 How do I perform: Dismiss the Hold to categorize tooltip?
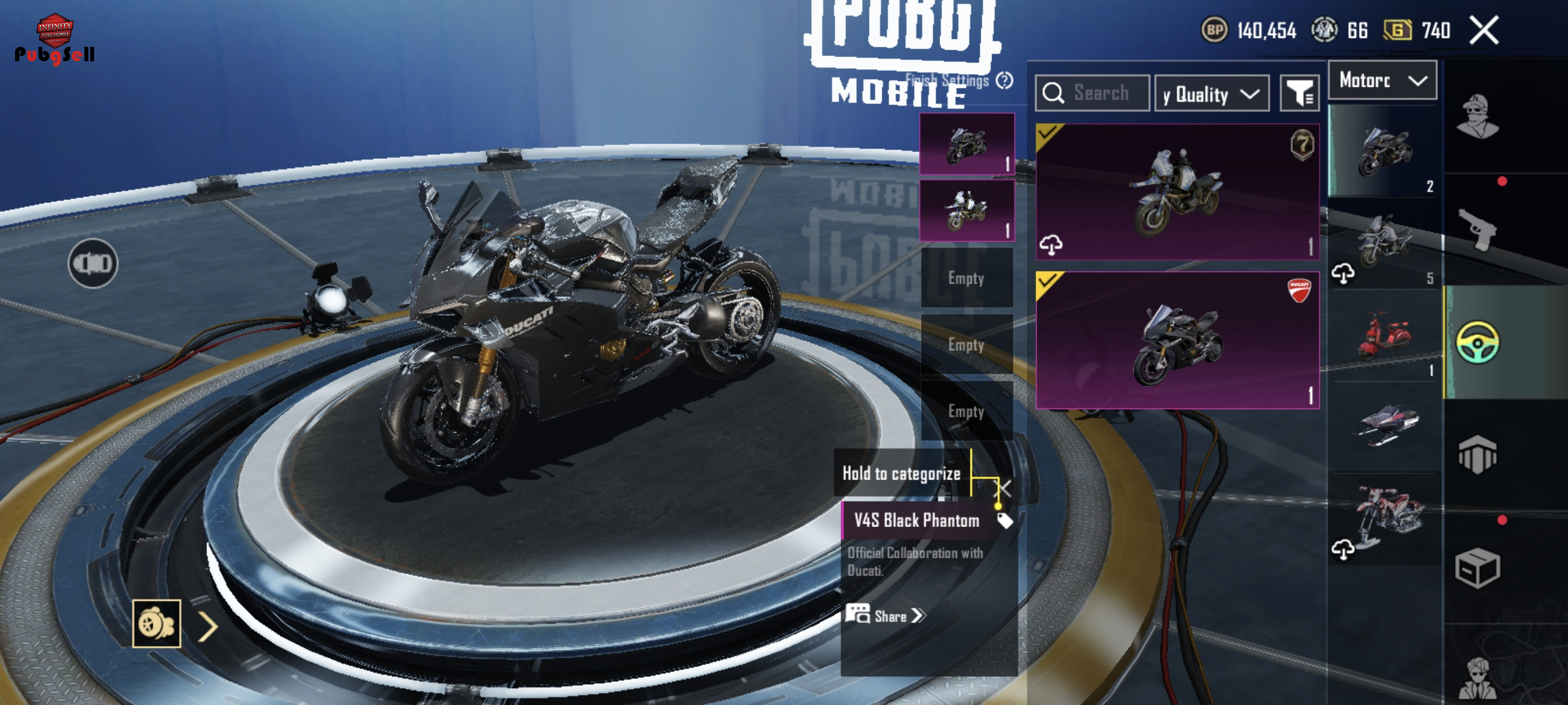[1004, 488]
